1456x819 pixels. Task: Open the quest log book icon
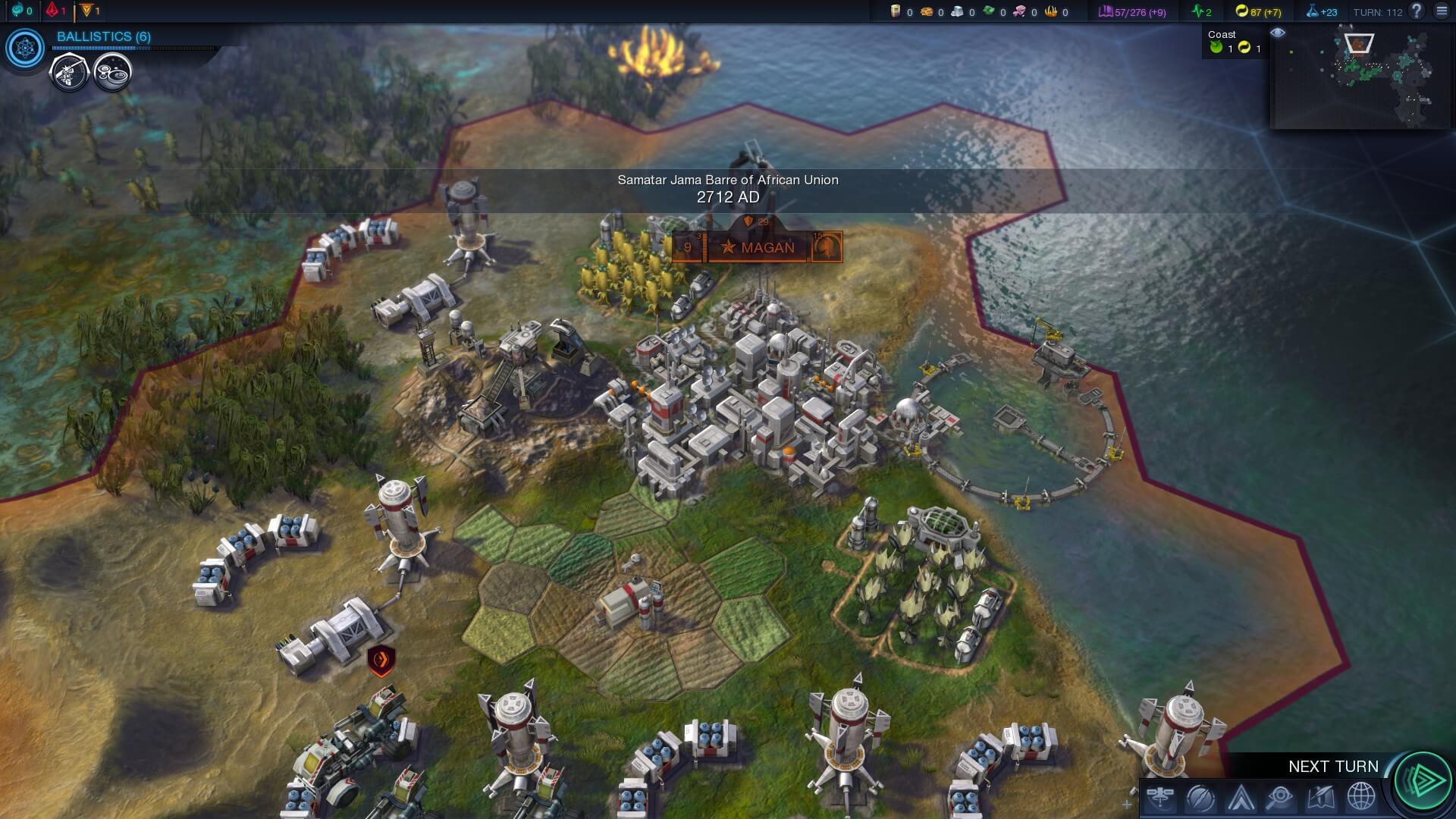pos(1320,798)
